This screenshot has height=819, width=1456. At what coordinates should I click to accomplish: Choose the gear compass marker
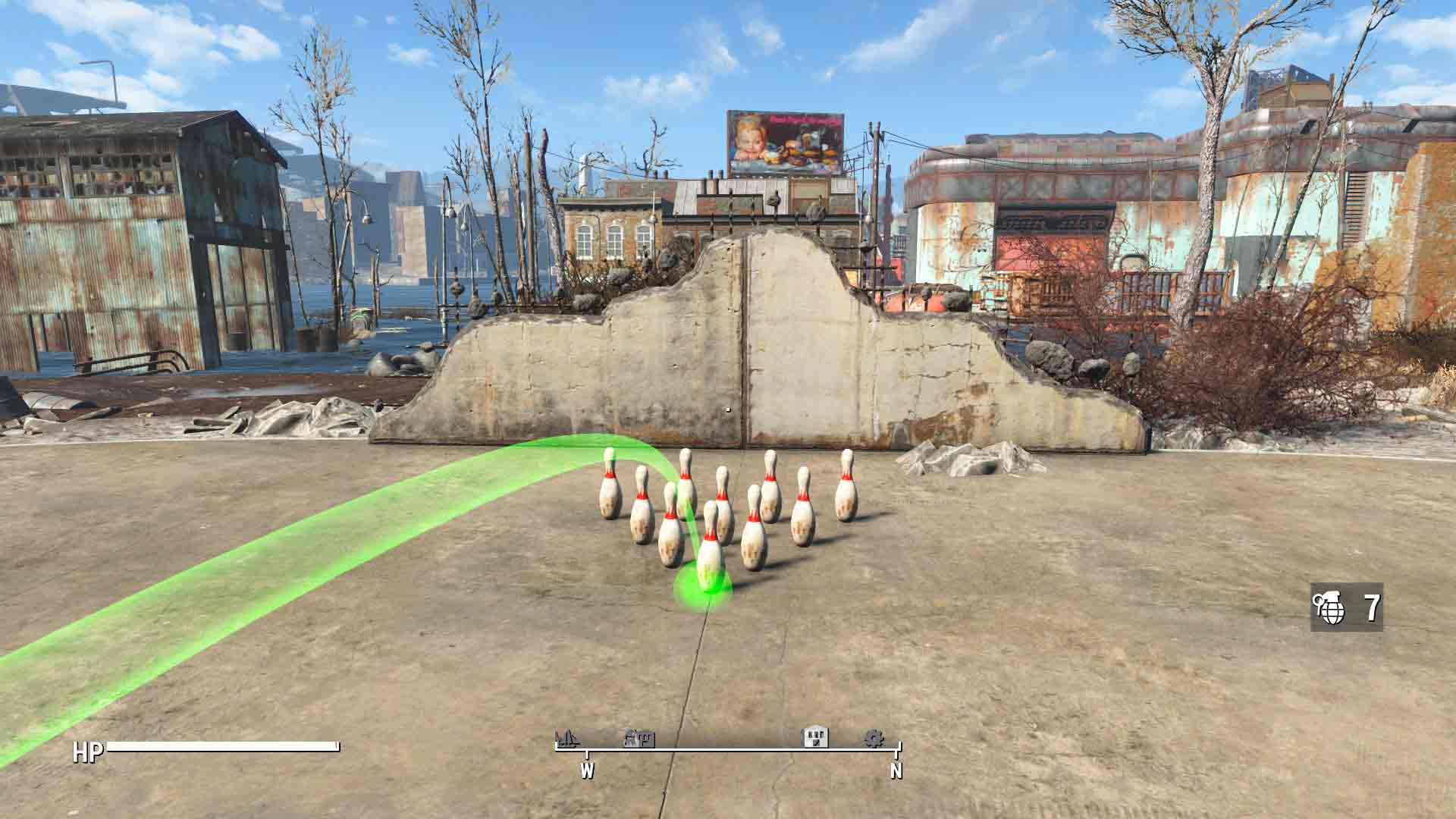click(x=874, y=738)
